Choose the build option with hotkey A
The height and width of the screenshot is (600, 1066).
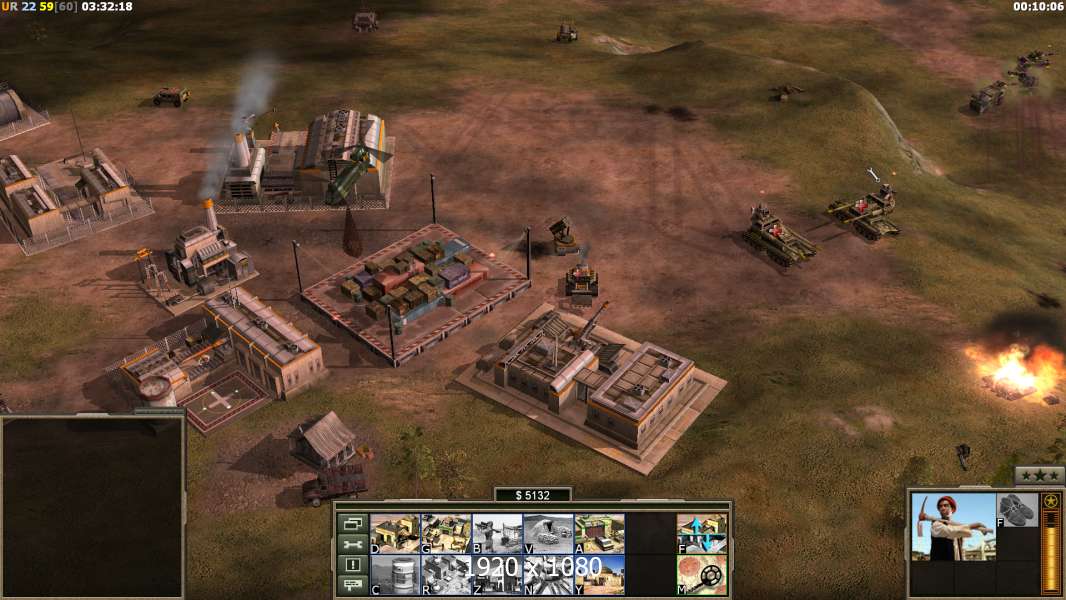tap(599, 533)
